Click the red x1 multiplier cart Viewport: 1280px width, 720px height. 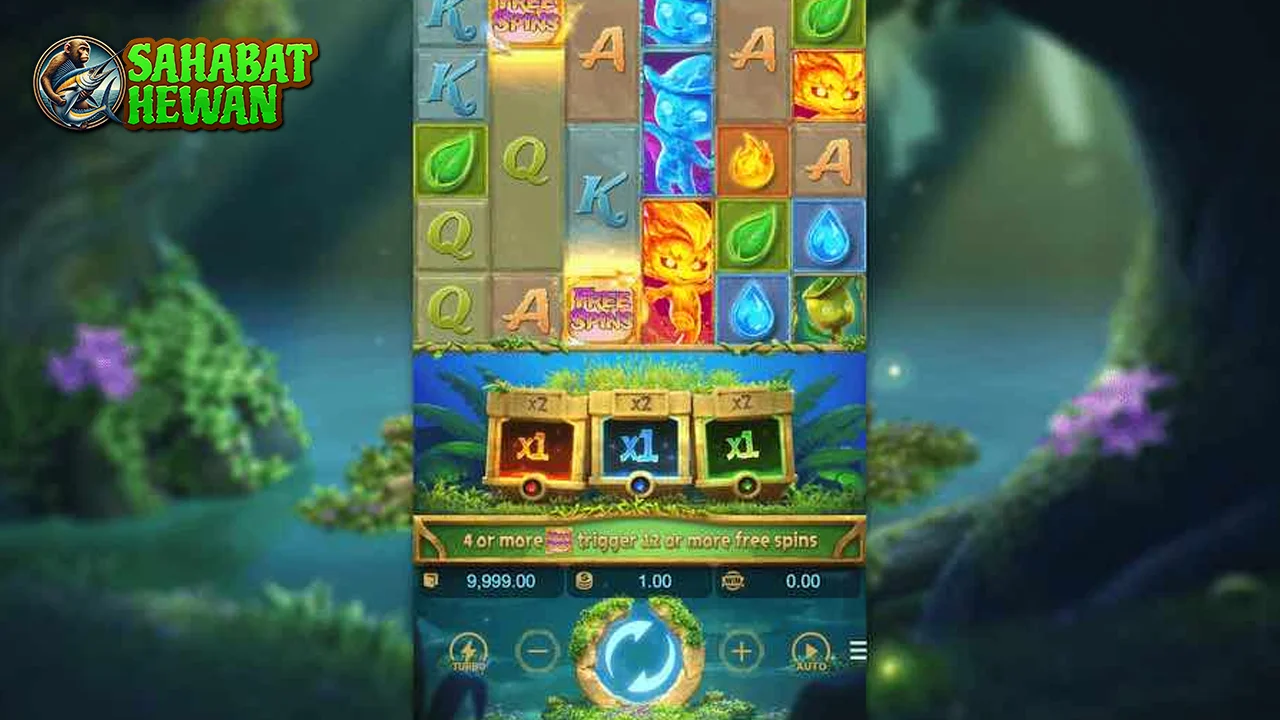click(x=533, y=448)
